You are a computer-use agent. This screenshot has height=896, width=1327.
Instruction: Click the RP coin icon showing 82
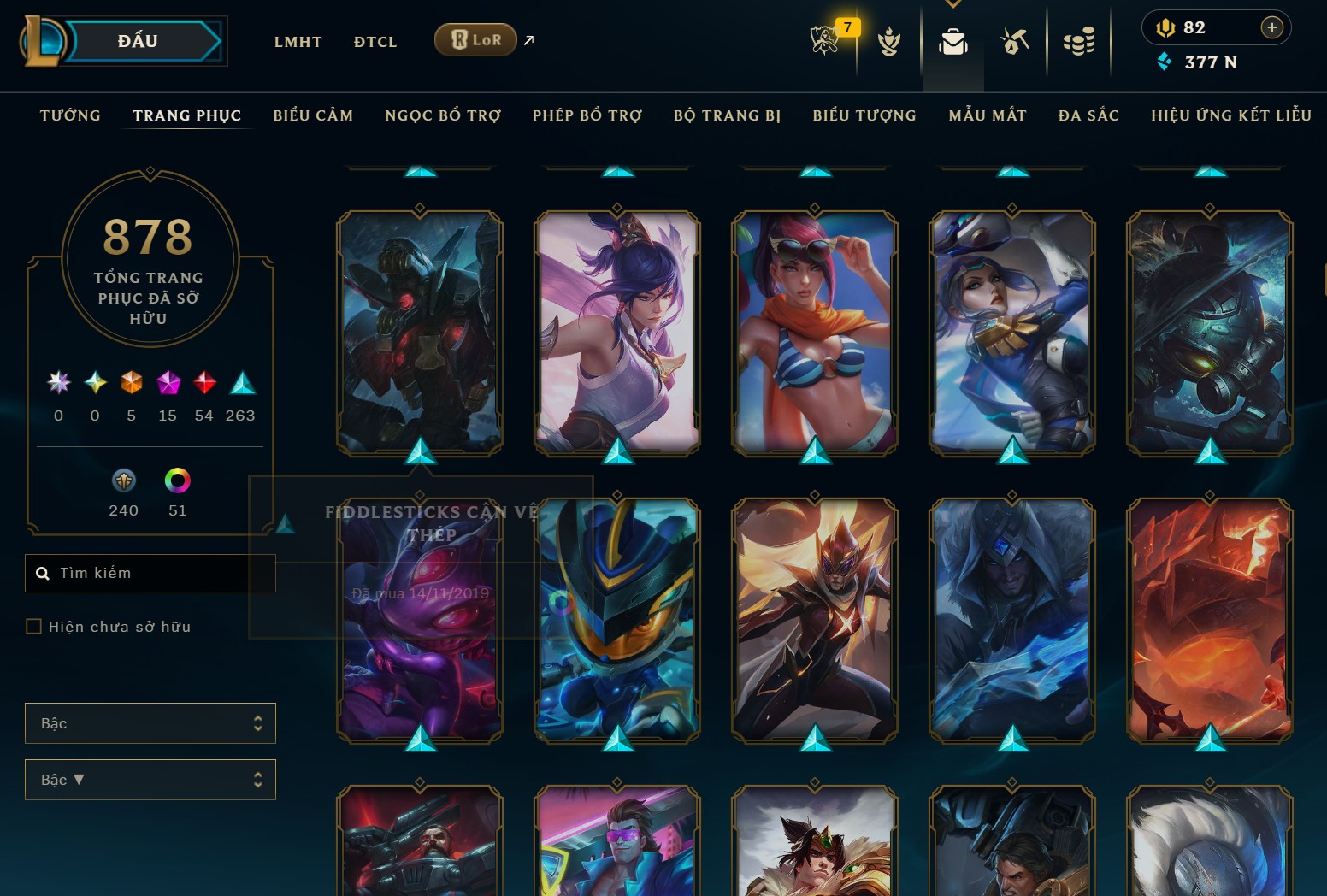click(x=1168, y=27)
